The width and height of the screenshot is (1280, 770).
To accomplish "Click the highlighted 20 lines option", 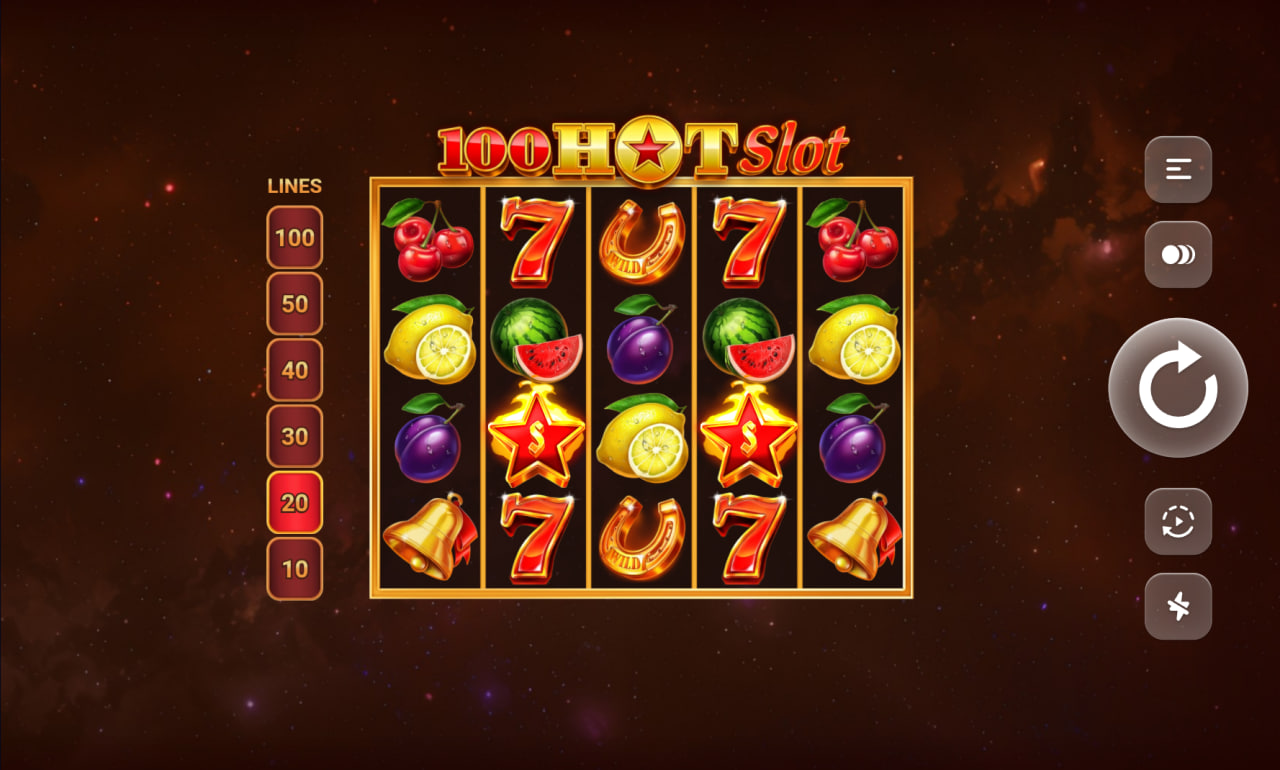I will tap(294, 503).
